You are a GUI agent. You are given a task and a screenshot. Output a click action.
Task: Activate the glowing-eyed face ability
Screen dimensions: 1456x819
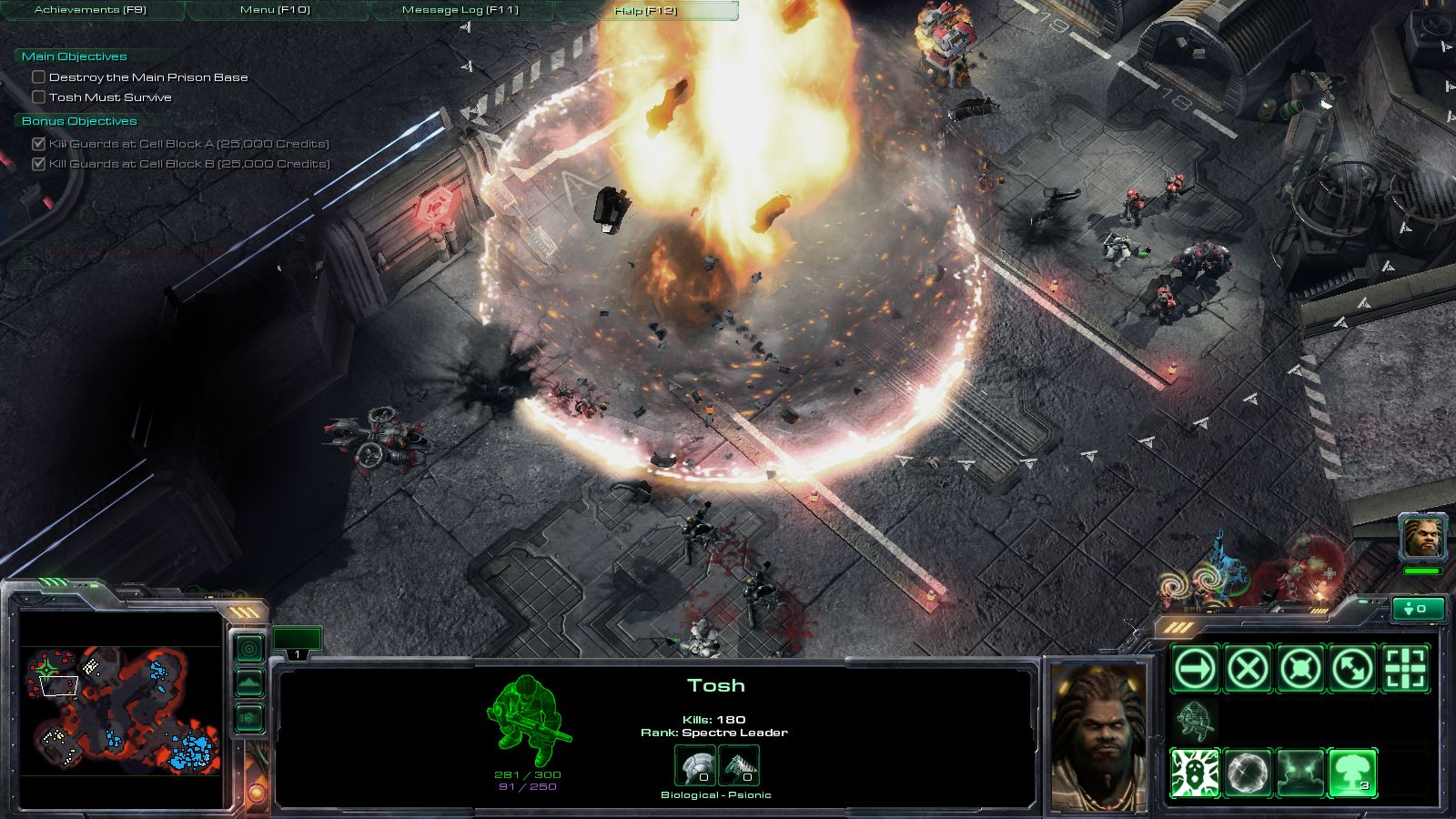(1300, 773)
